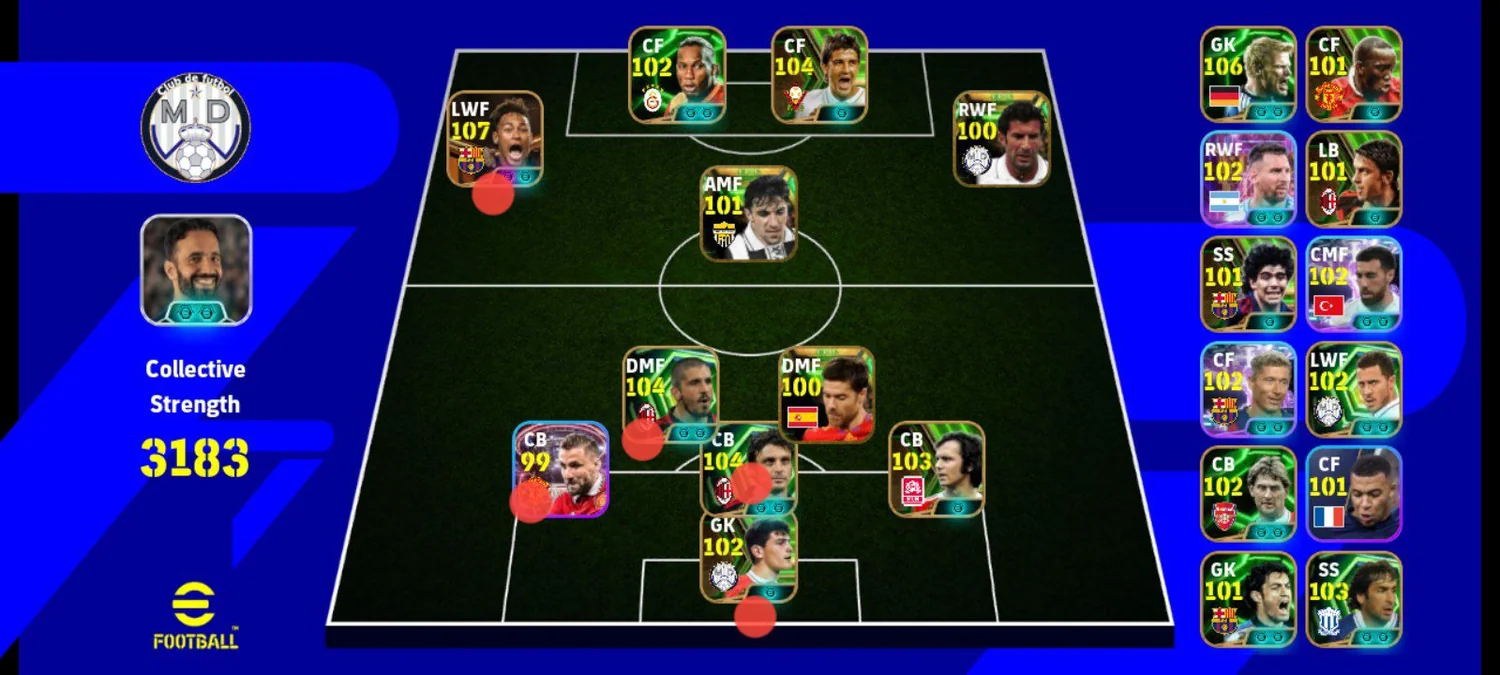Select substitute GK 106 with German flag
The width and height of the screenshot is (1500, 675).
(1248, 74)
